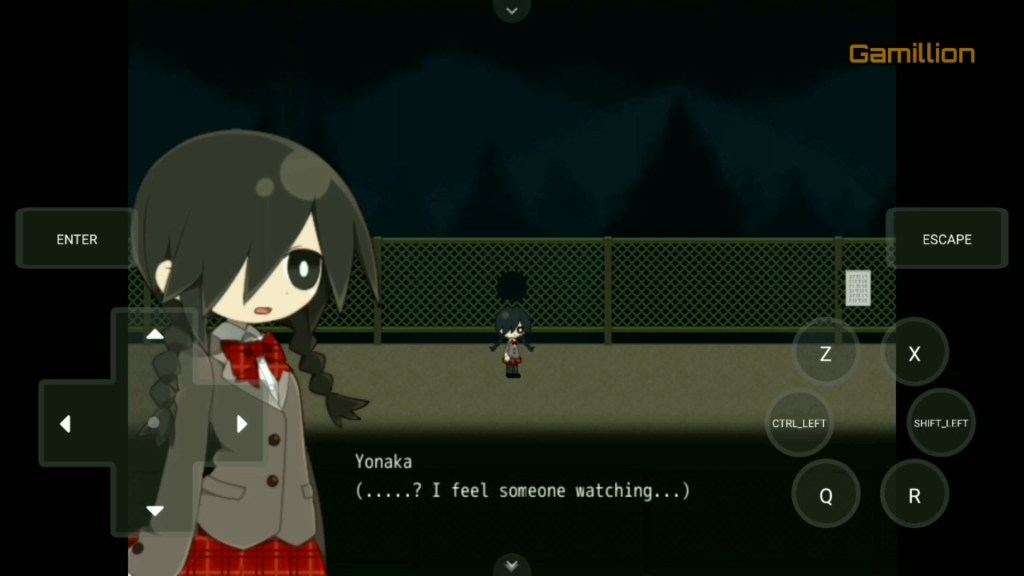Tap the CTRL_LEFT round button

click(799, 423)
